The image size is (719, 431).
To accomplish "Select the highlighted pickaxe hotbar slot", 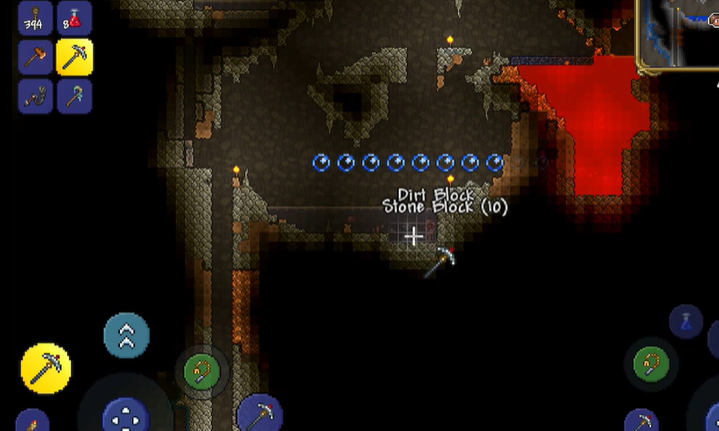I will coord(74,58).
